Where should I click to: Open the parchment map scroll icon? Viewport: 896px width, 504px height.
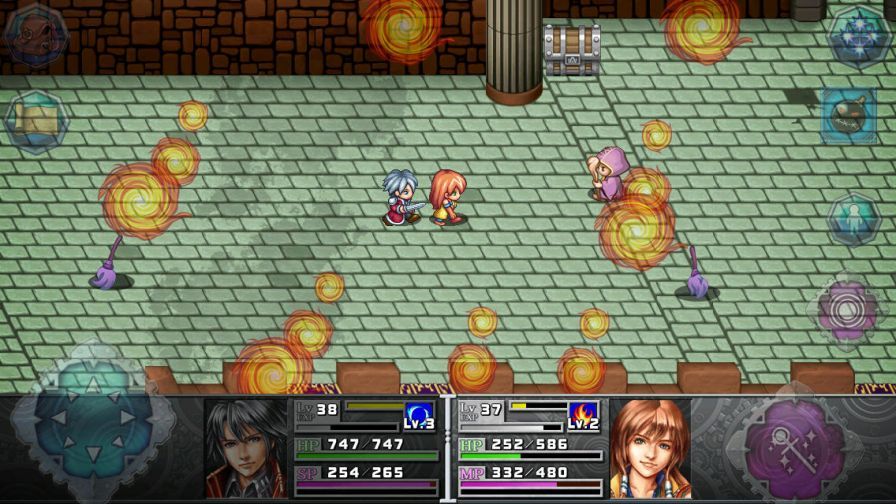pyautogui.click(x=35, y=120)
